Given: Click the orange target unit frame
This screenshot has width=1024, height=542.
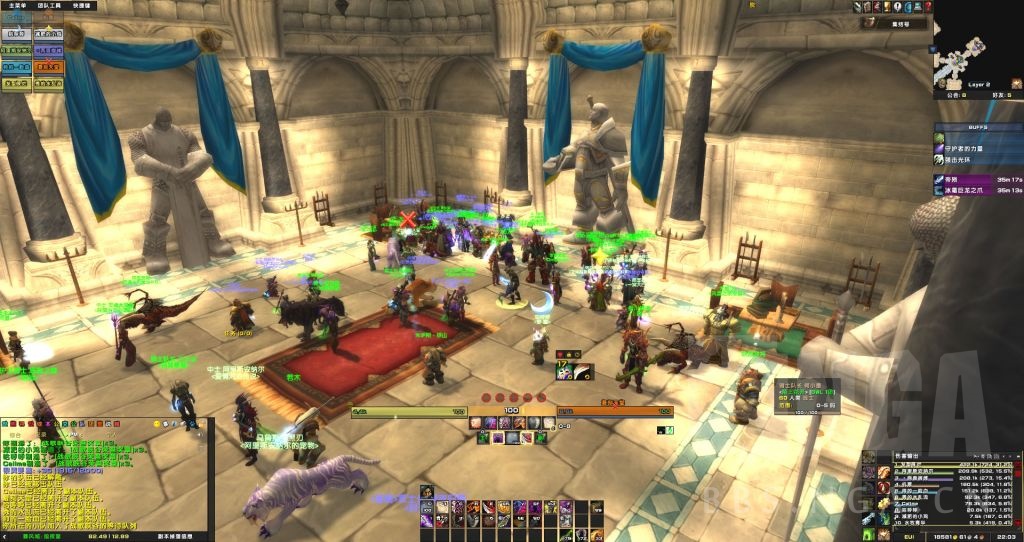Looking at the screenshot, I should [615, 411].
